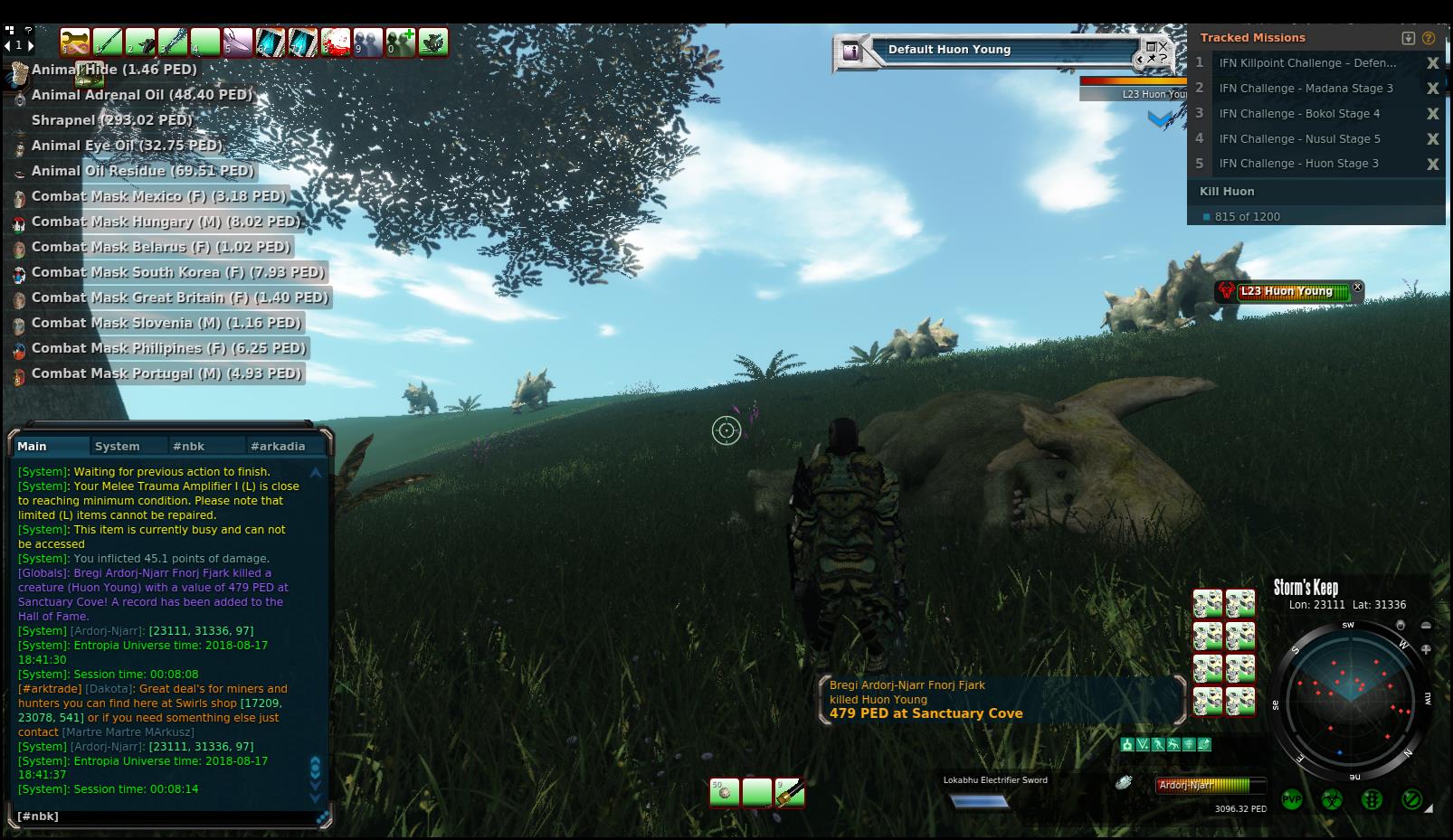This screenshot has height=840, width=1453.
Task: Untrack the Madana Stage 3 mission
Action: (x=1433, y=89)
